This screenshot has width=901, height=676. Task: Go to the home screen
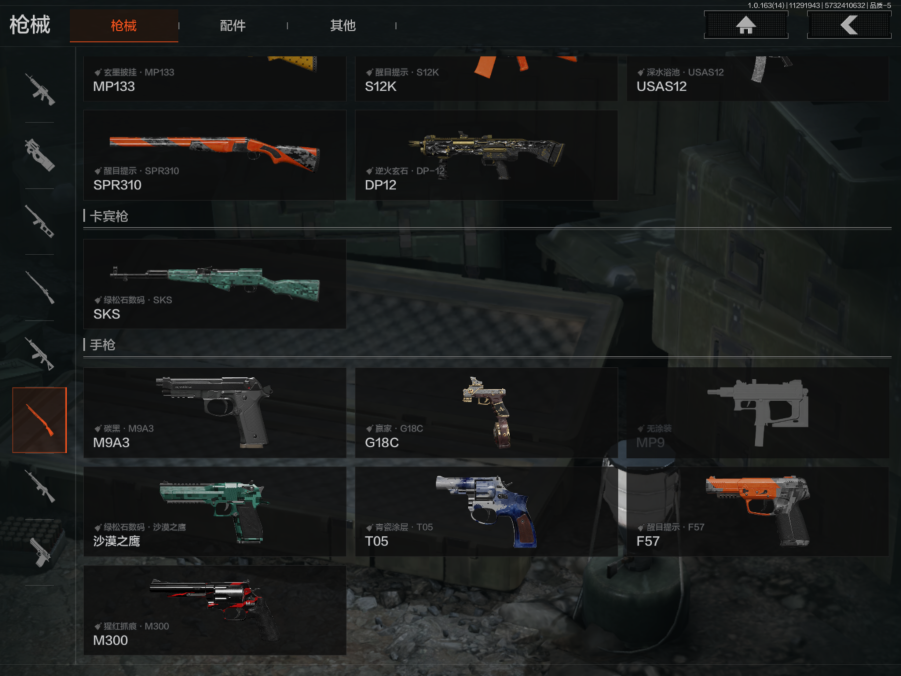(x=745, y=26)
